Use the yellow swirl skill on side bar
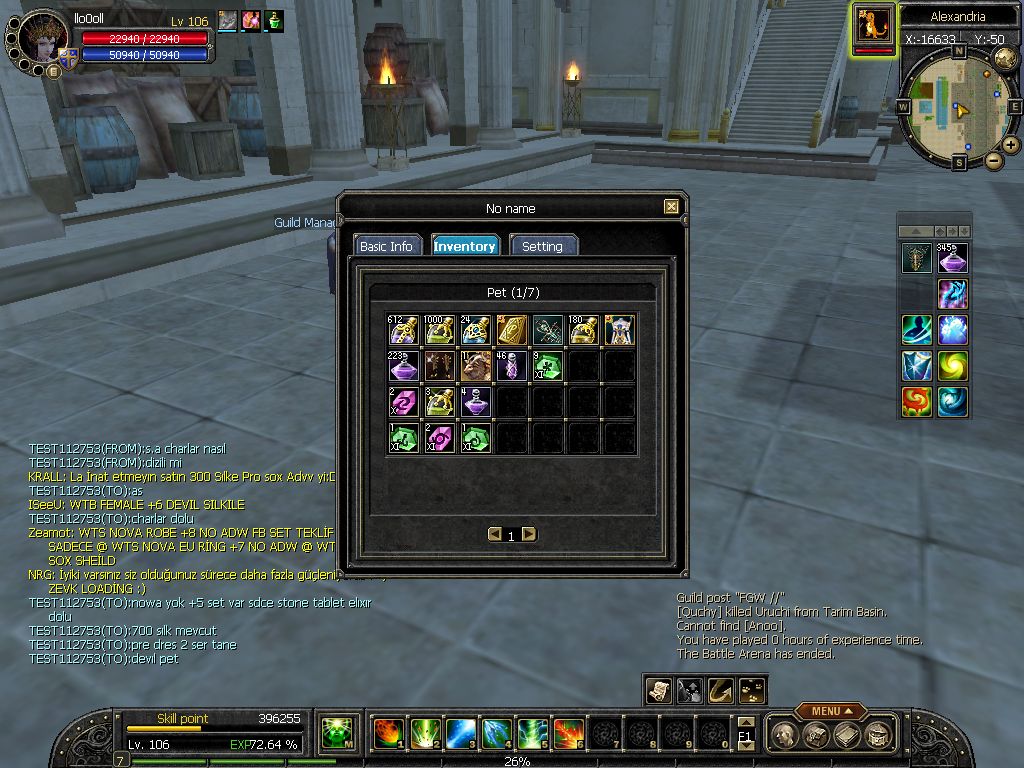This screenshot has width=1024, height=768. 952,365
